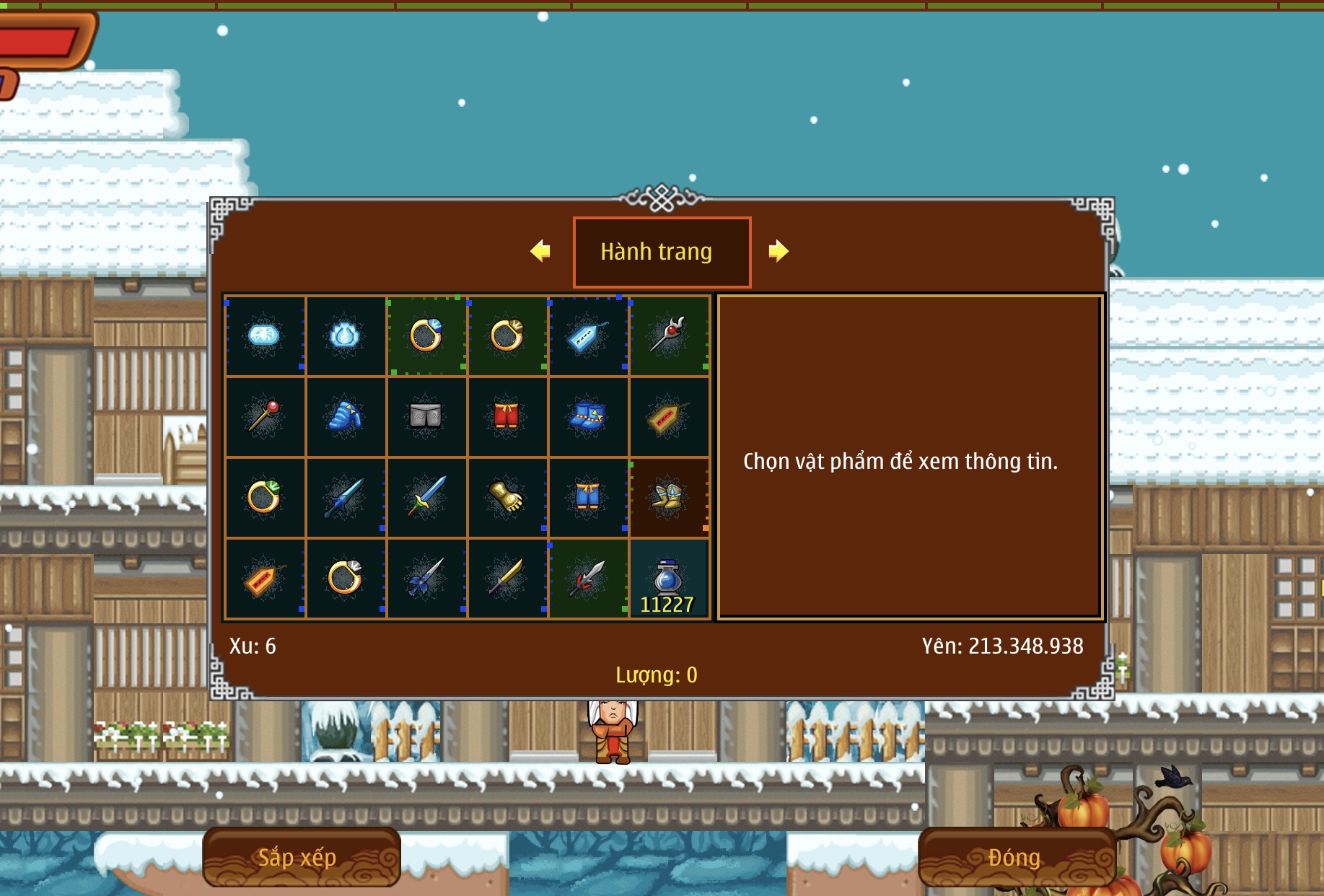Screen dimensions: 1324x896
Task: Pick the blue boots with yellow trim
Action: pos(587,416)
